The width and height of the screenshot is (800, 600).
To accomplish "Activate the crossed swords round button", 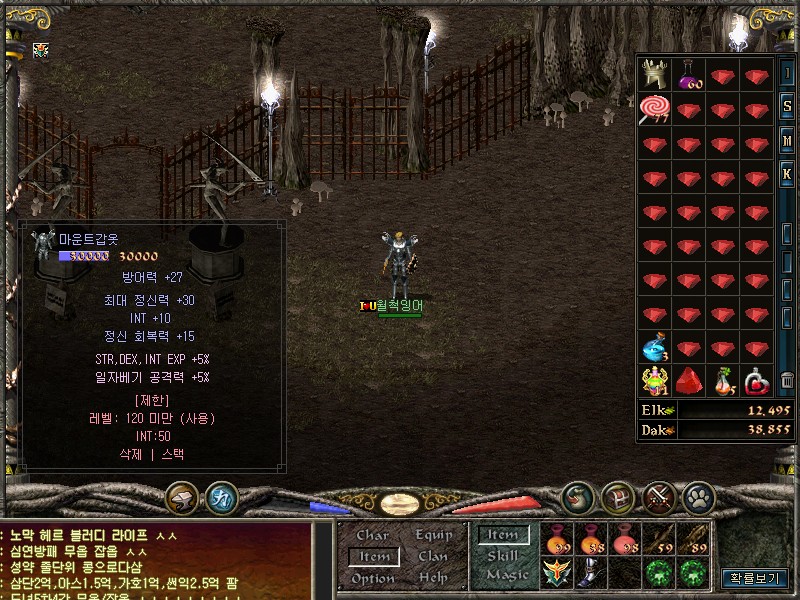I will click(659, 496).
